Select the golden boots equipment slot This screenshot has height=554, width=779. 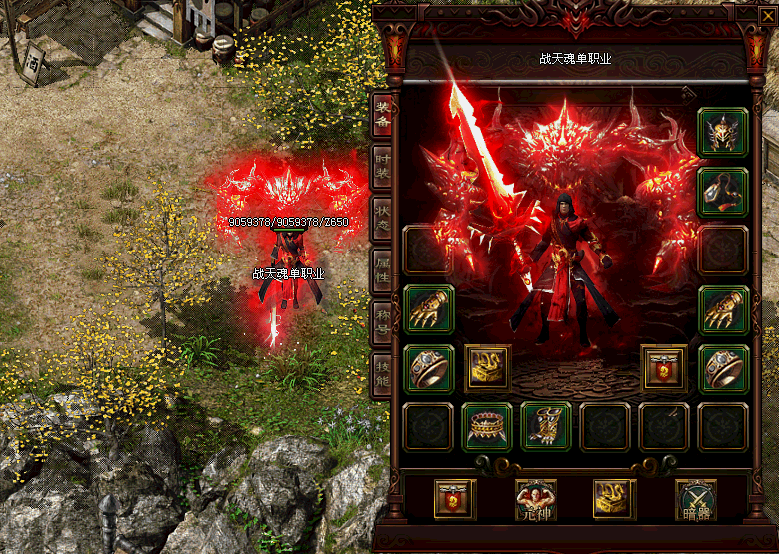tap(546, 427)
